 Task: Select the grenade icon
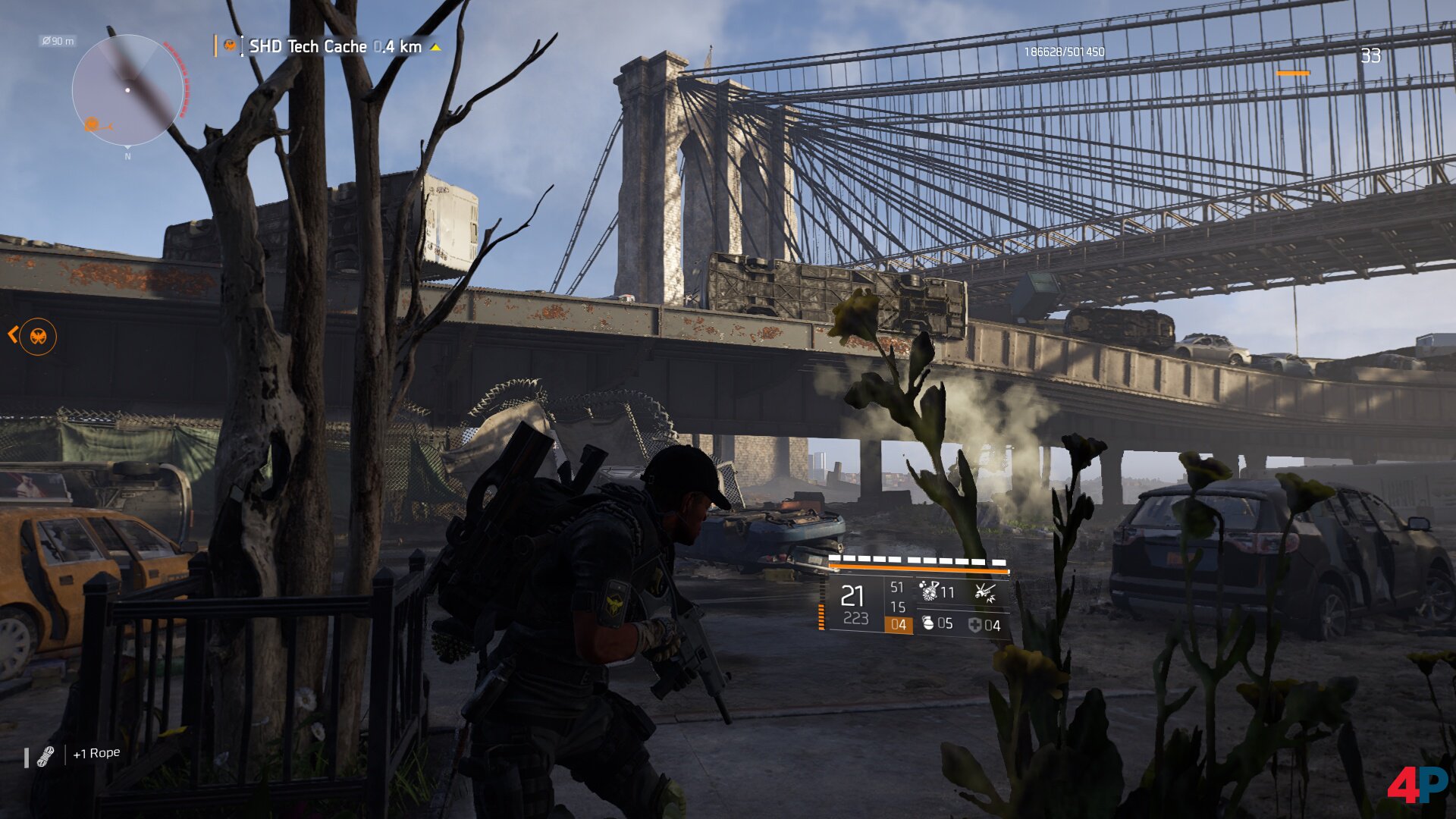pyautogui.click(x=927, y=623)
